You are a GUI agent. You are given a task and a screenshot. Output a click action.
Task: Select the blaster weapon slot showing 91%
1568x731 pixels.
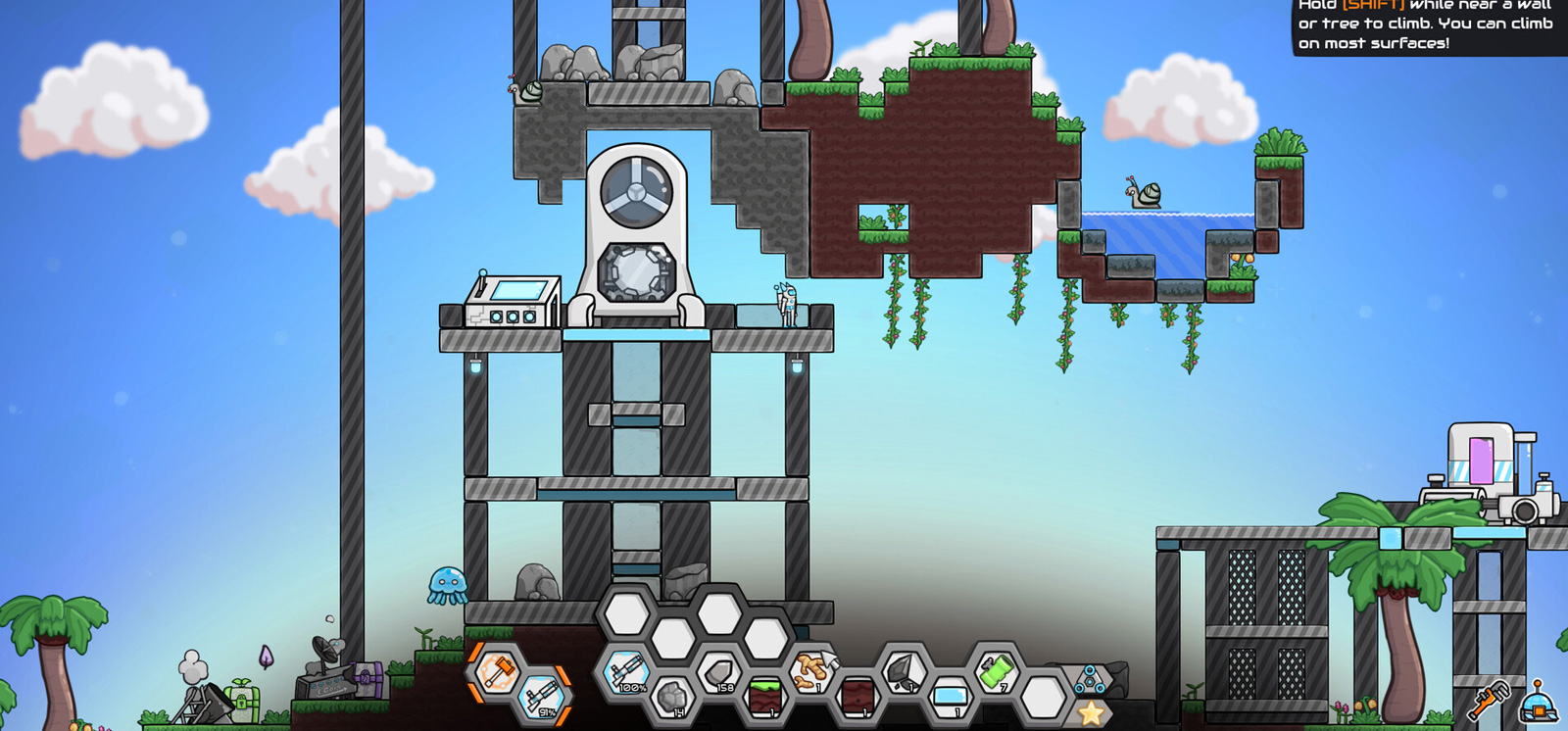click(543, 697)
